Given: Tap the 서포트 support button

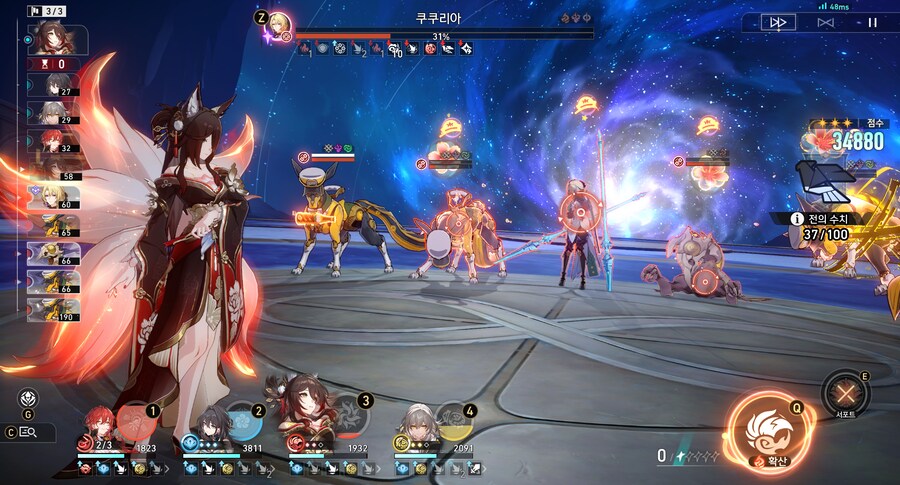Looking at the screenshot, I should coord(846,392).
